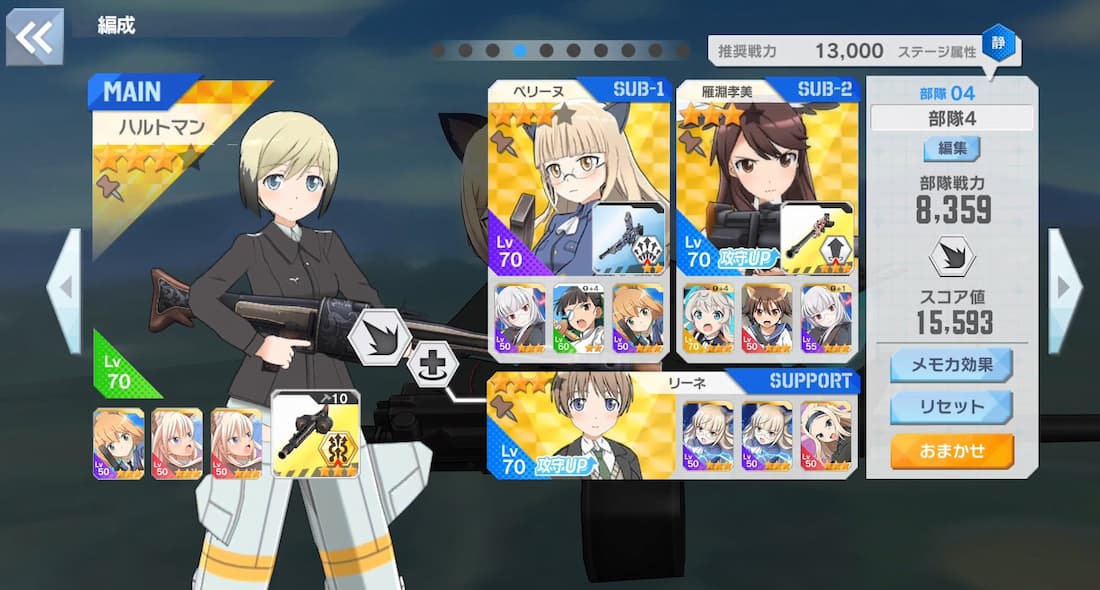Go back with the double-arrow button
This screenshot has width=1100, height=590.
[35, 37]
